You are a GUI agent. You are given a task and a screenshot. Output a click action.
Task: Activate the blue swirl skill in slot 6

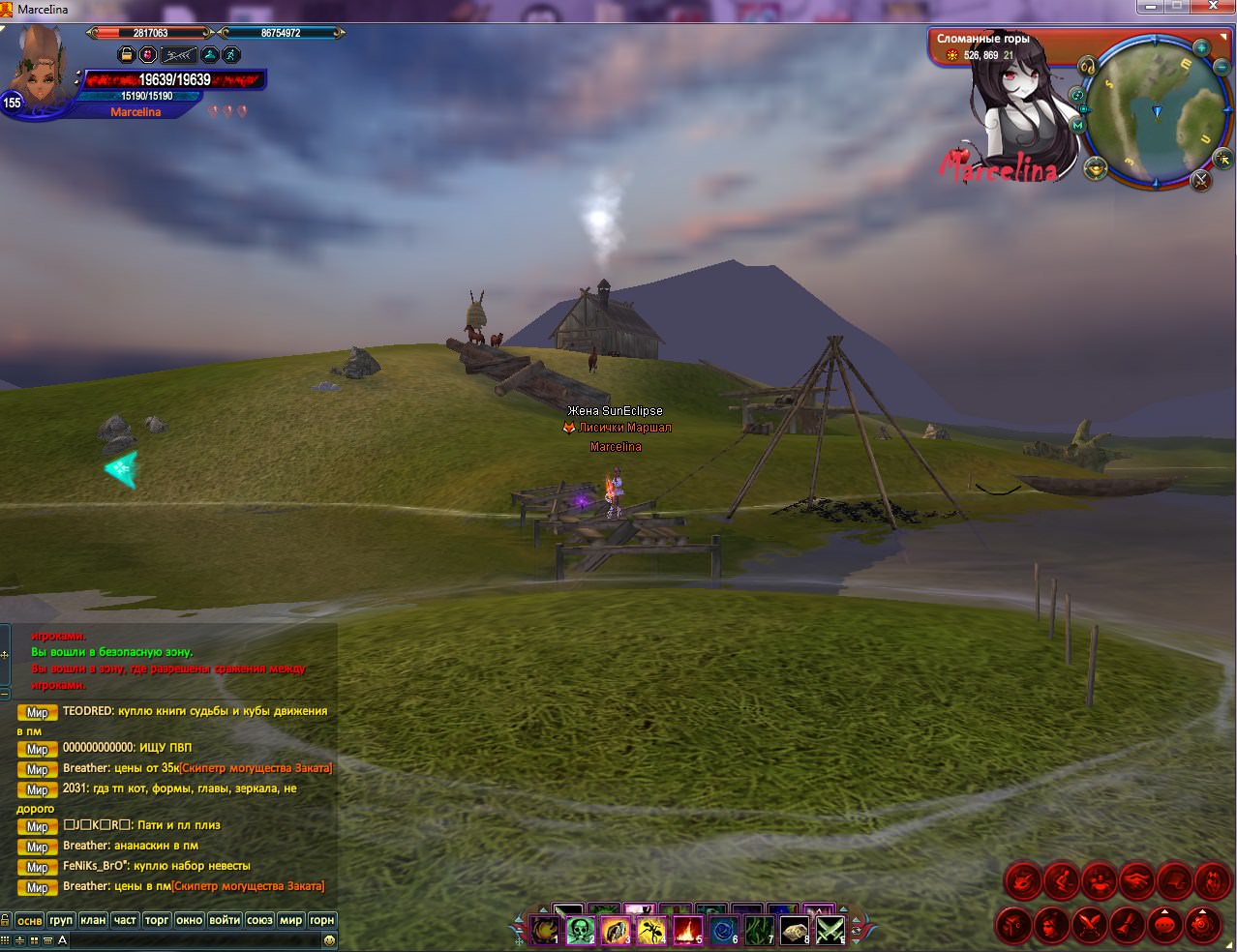(723, 931)
